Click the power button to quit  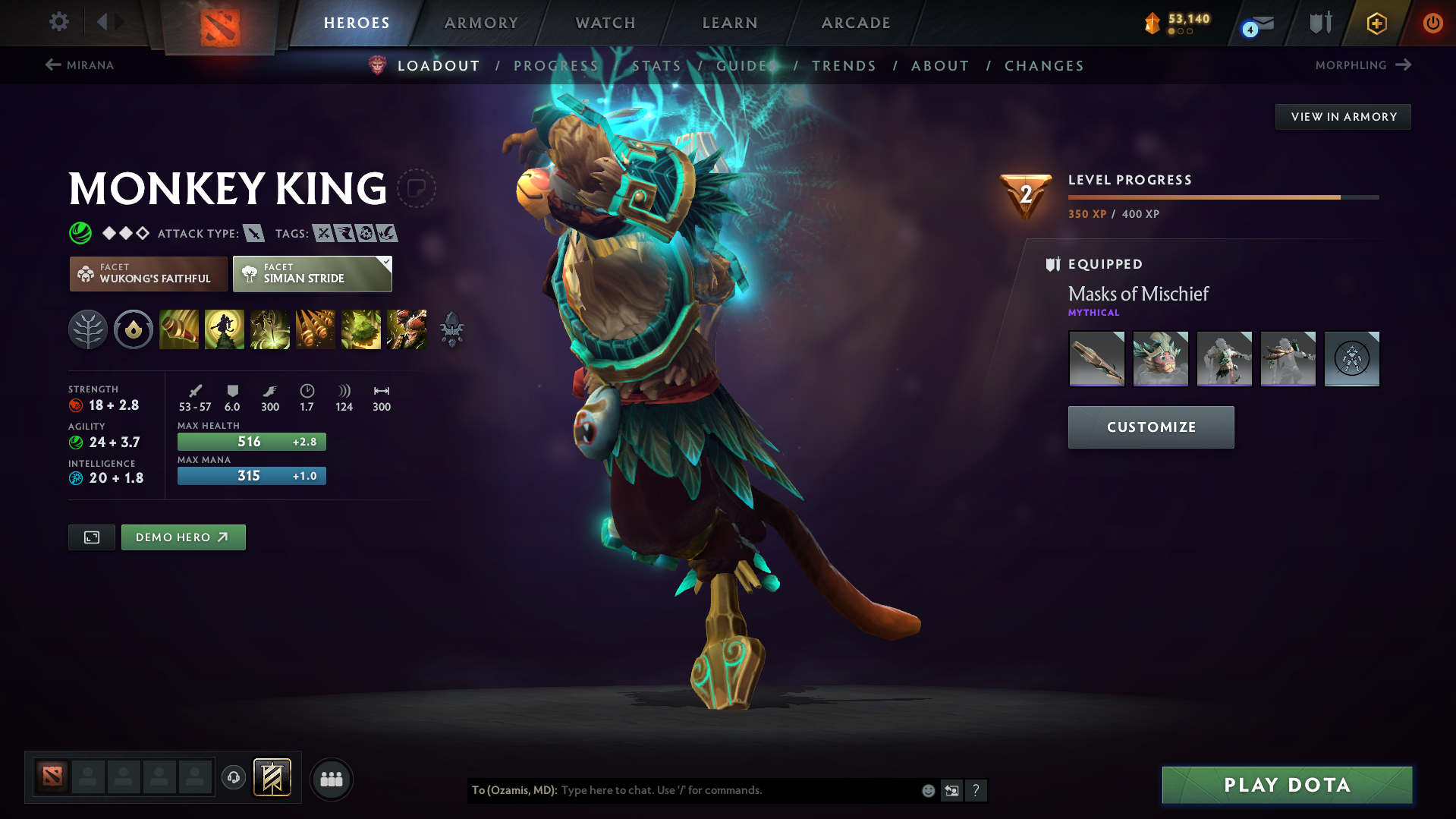(x=1432, y=23)
